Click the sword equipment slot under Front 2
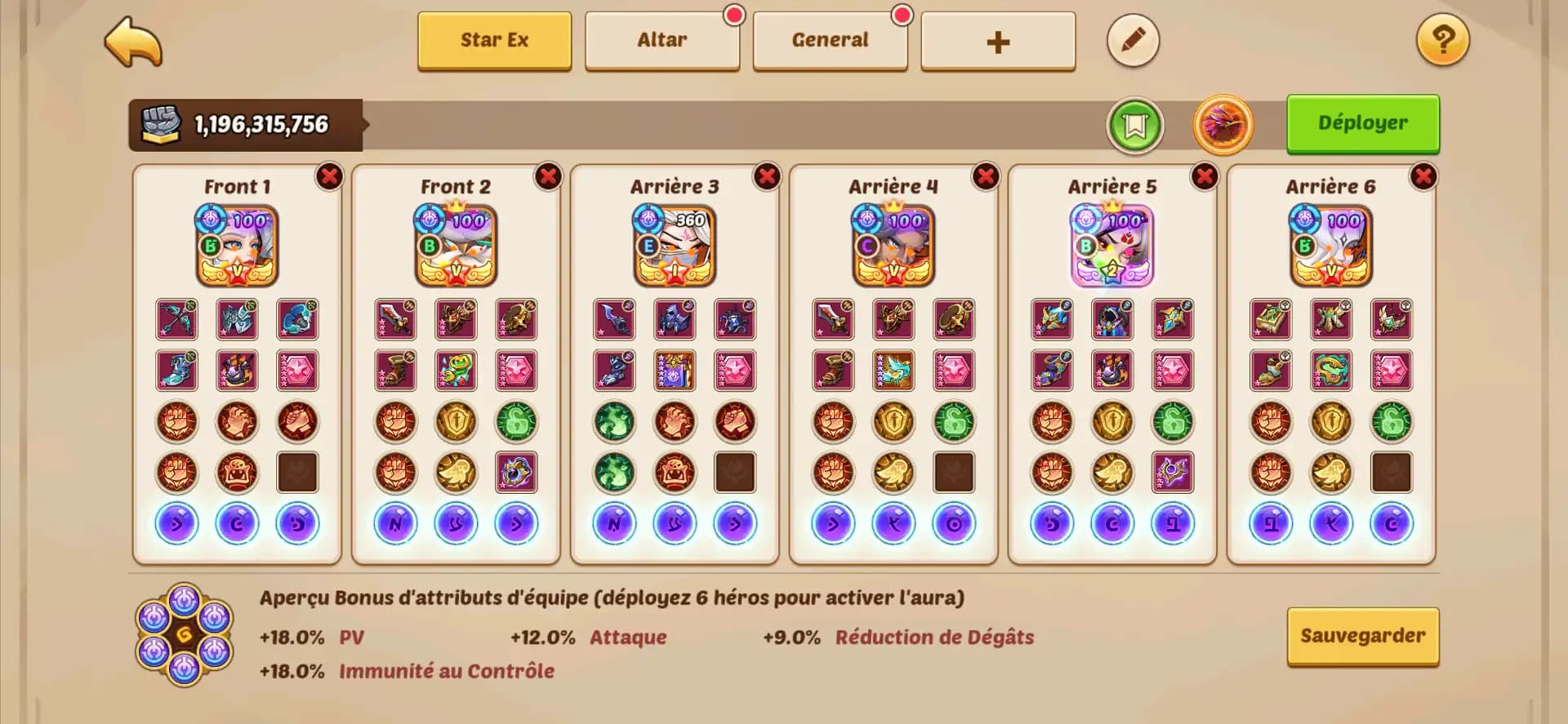Image resolution: width=1568 pixels, height=724 pixels. [396, 319]
